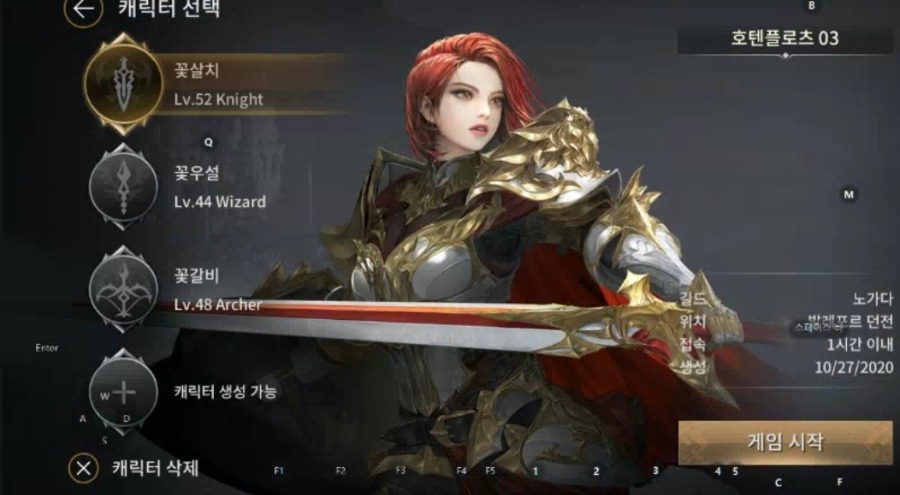Open the 호텐플로츠 03 server selector
Viewport: 900px width, 495px height.
[x=785, y=40]
